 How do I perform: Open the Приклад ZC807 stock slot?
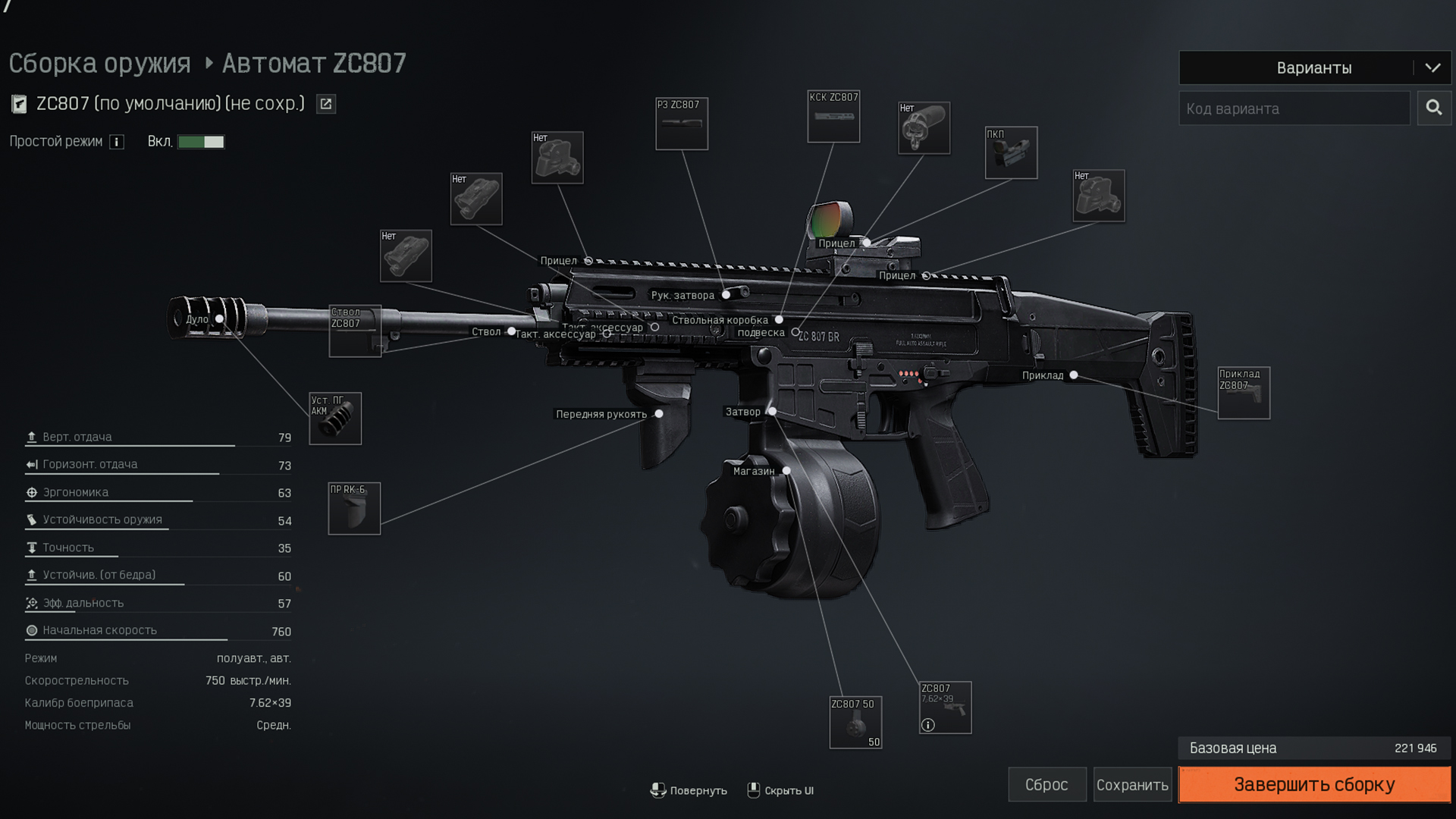coord(1244,394)
